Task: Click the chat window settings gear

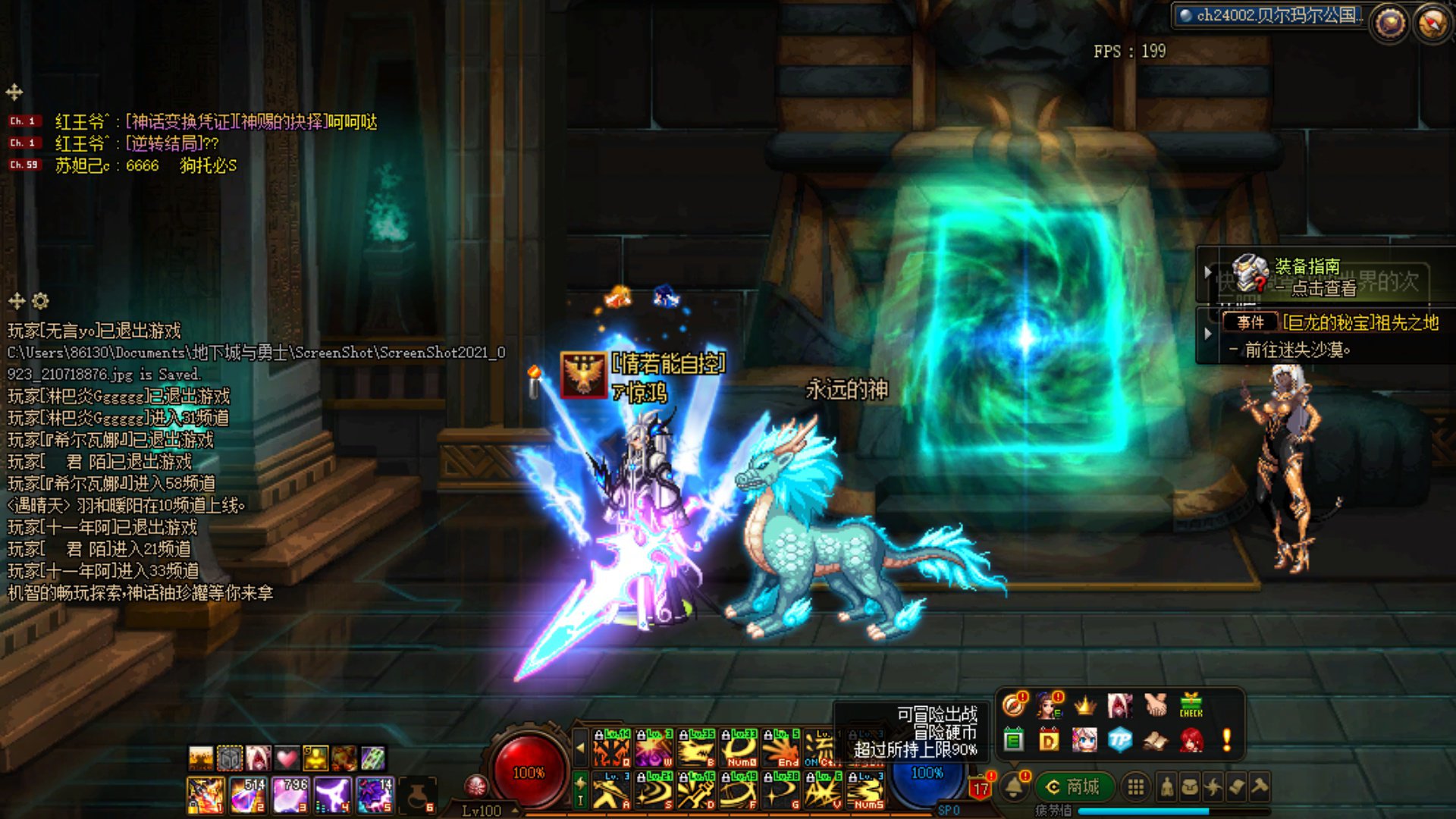Action: point(41,301)
